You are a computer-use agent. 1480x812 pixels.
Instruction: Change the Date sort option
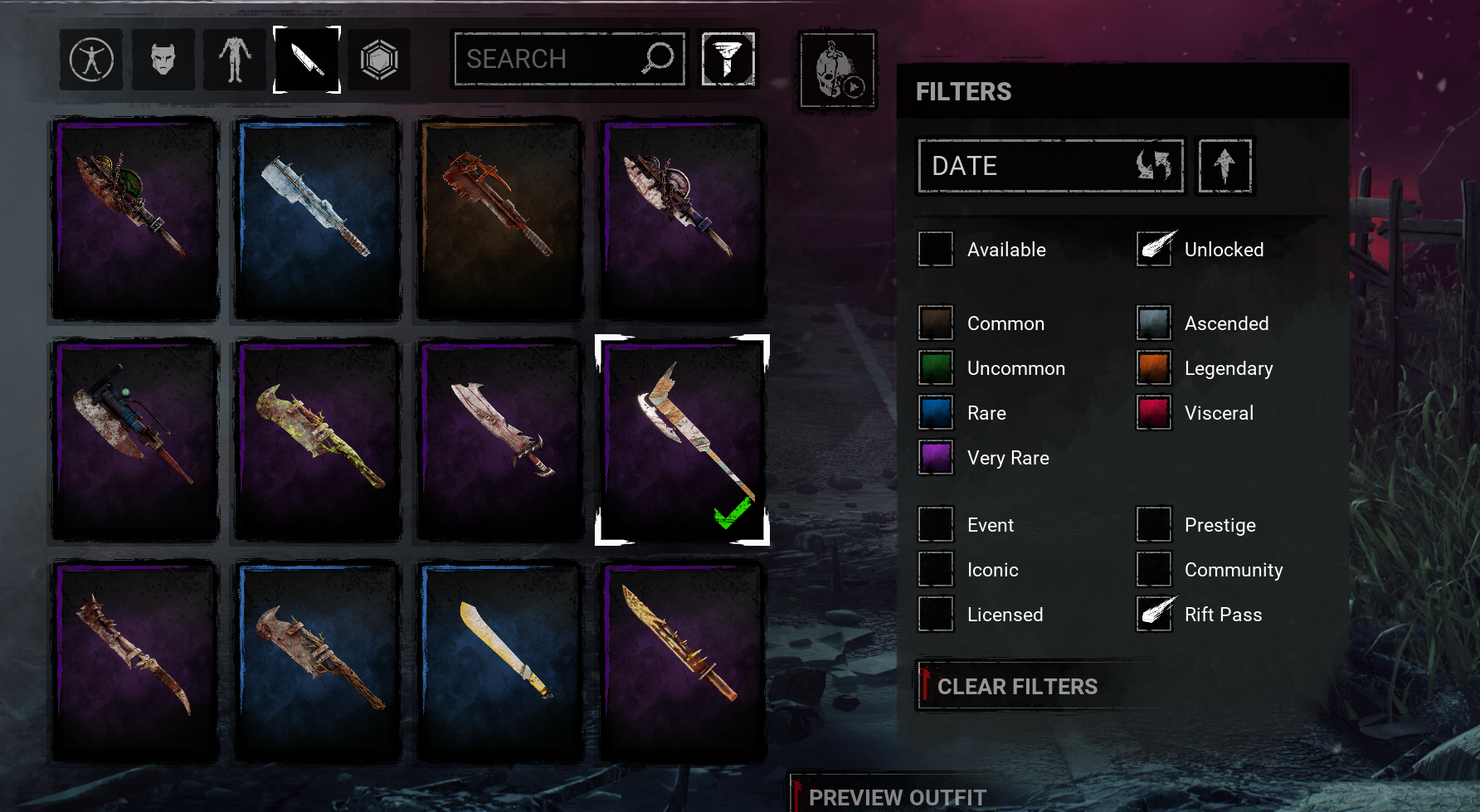tap(1050, 166)
